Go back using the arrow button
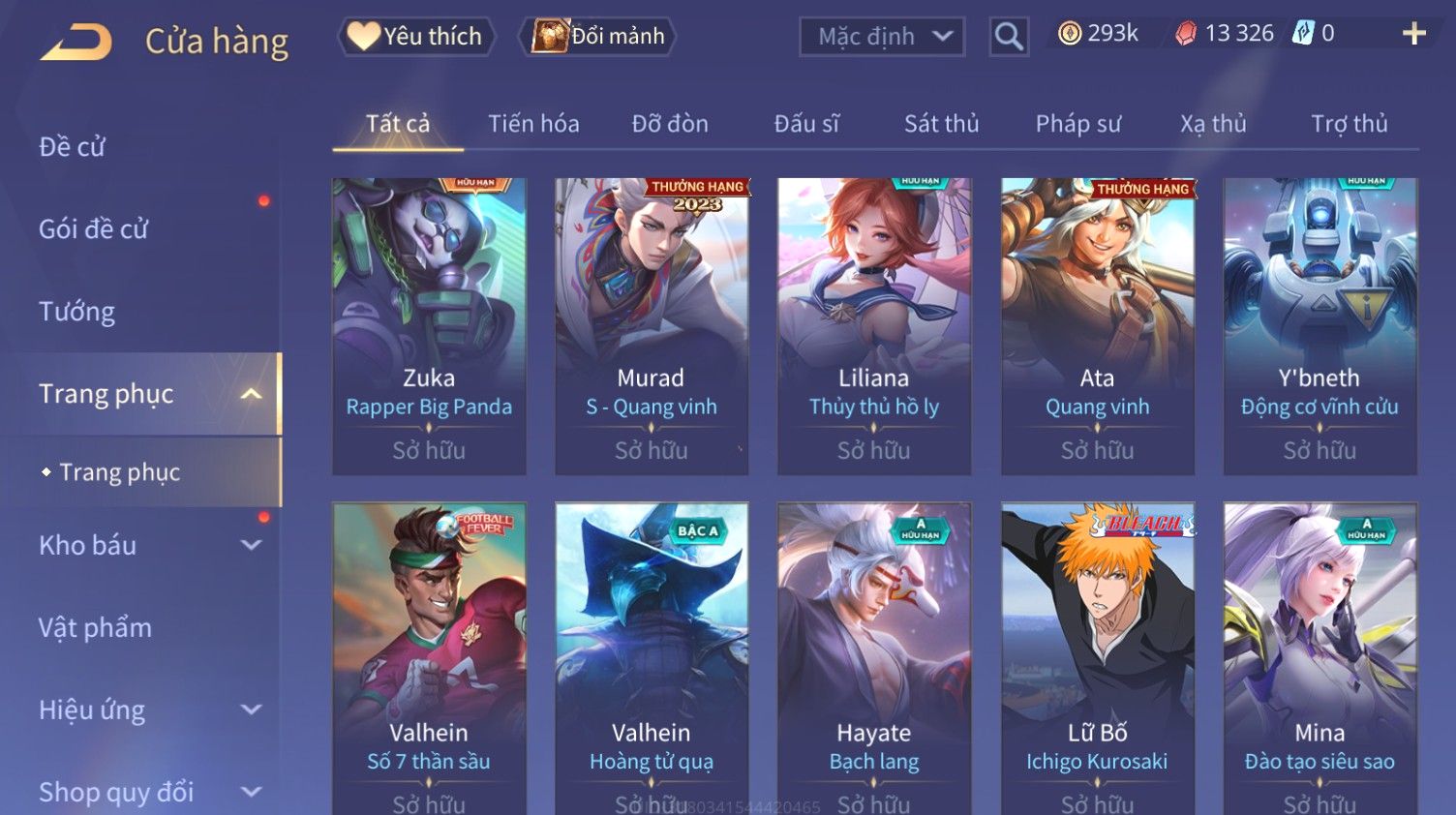The image size is (1456, 815). coord(76,42)
